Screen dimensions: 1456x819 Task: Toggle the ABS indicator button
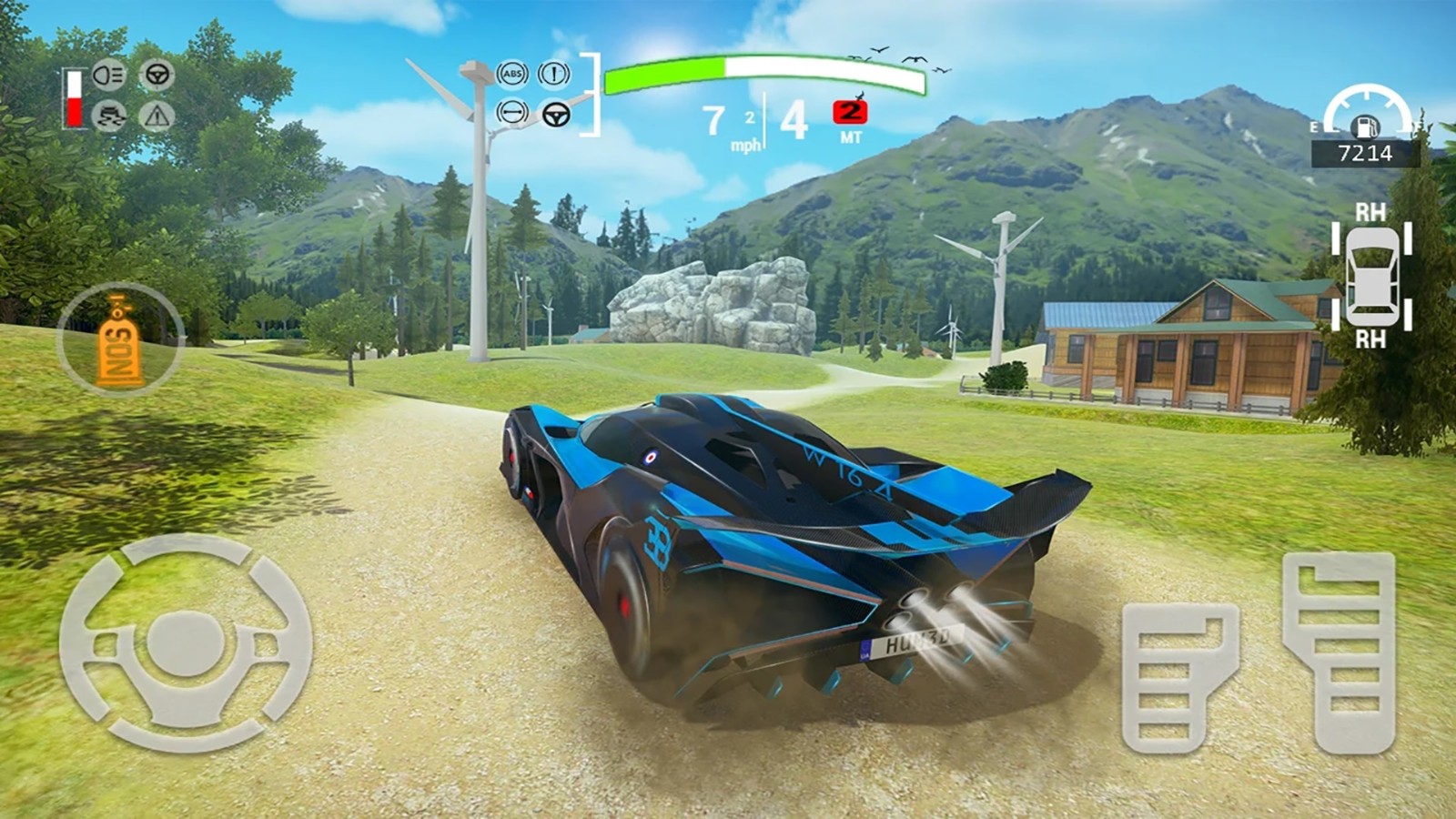(512, 75)
